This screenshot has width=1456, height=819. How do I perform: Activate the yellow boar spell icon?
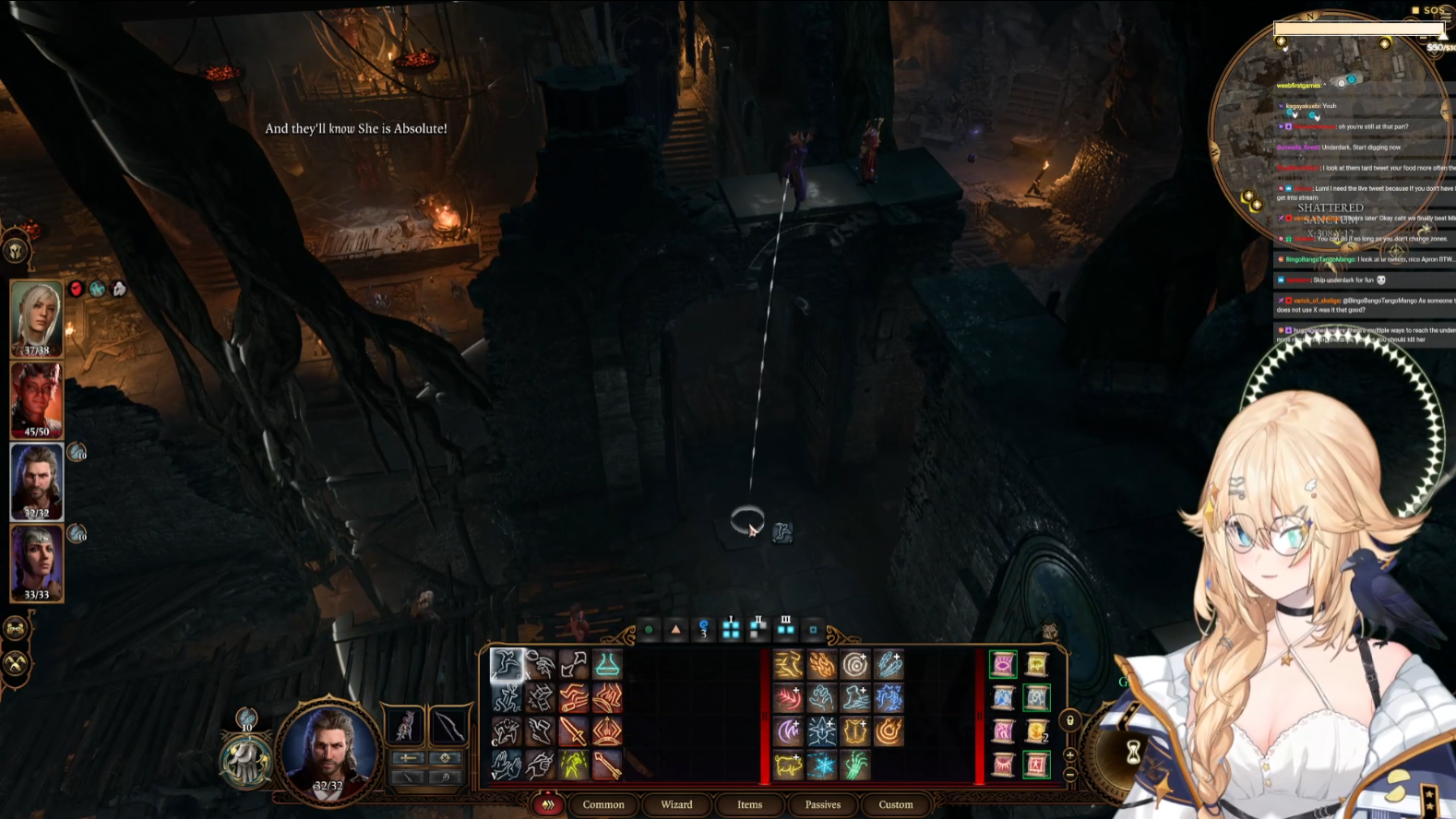click(788, 765)
